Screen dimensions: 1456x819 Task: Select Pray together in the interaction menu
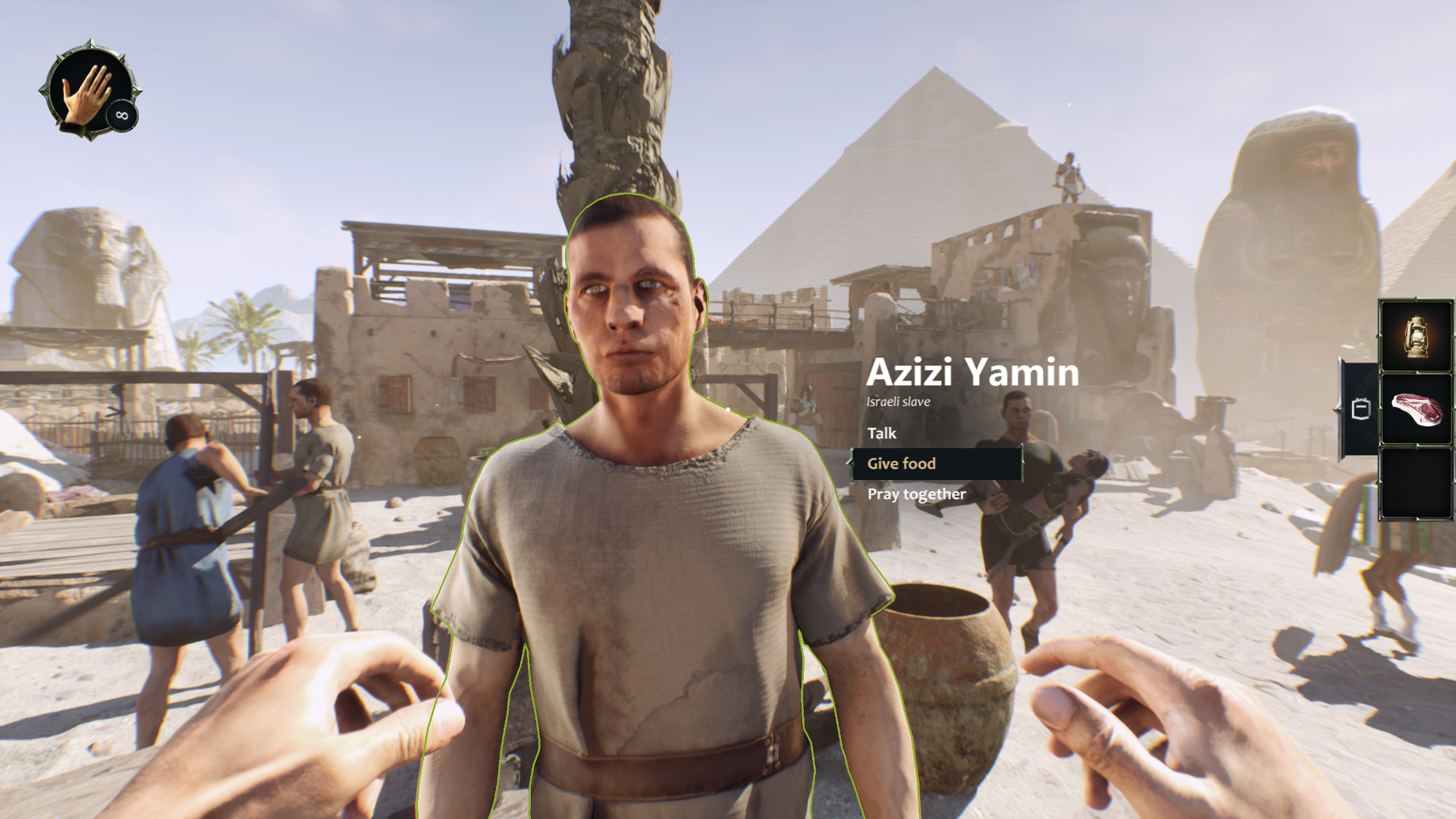[x=916, y=493]
